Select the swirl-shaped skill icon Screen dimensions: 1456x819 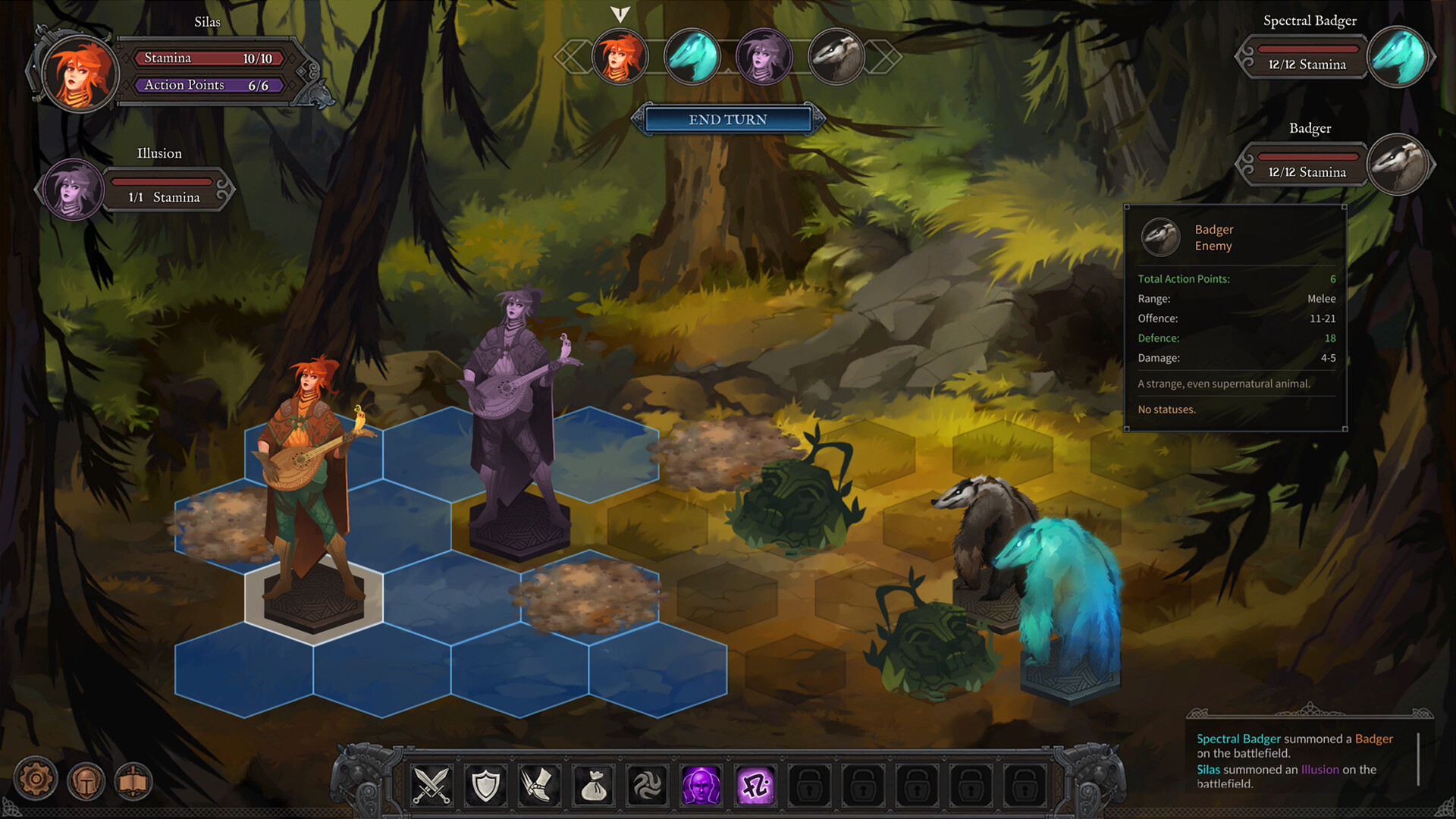coord(647,786)
